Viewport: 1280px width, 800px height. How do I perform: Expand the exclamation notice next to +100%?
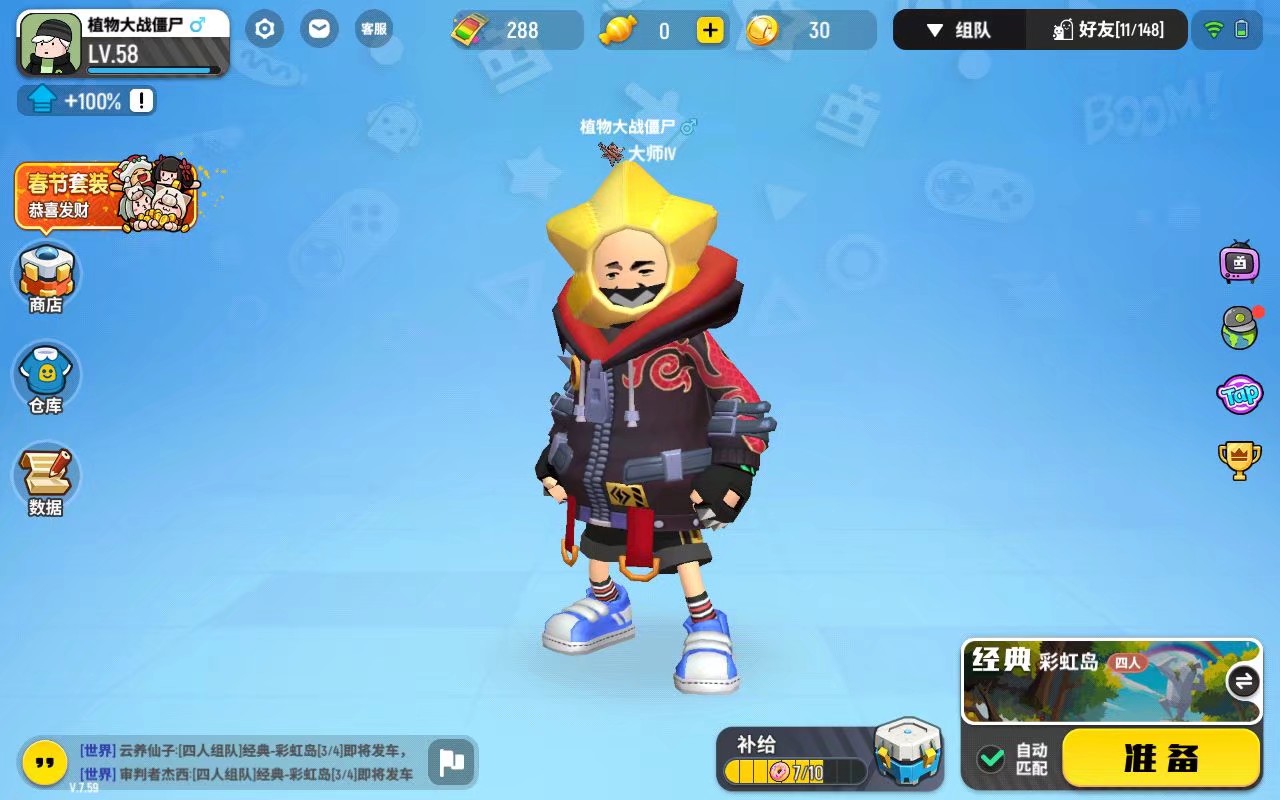coord(143,100)
